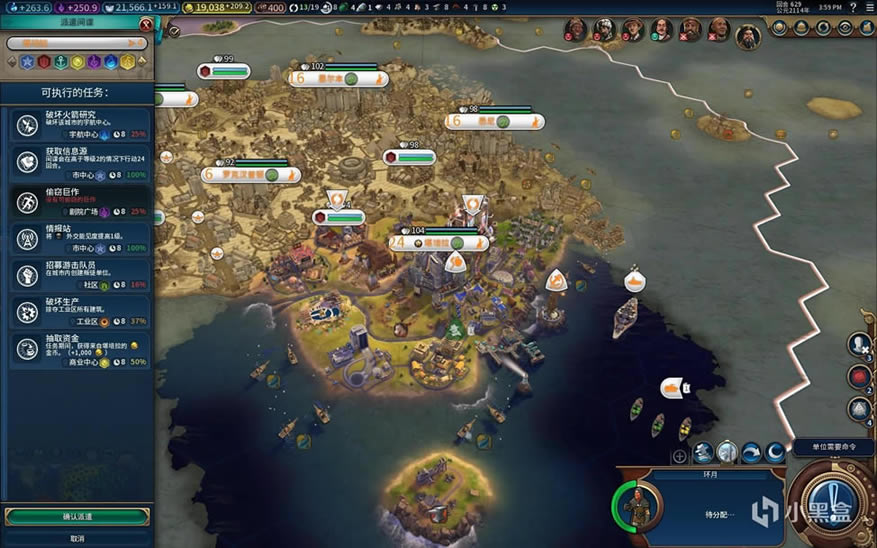Open the destination city dropdown bar
Viewport: 877px width, 548px height.
coord(77,43)
